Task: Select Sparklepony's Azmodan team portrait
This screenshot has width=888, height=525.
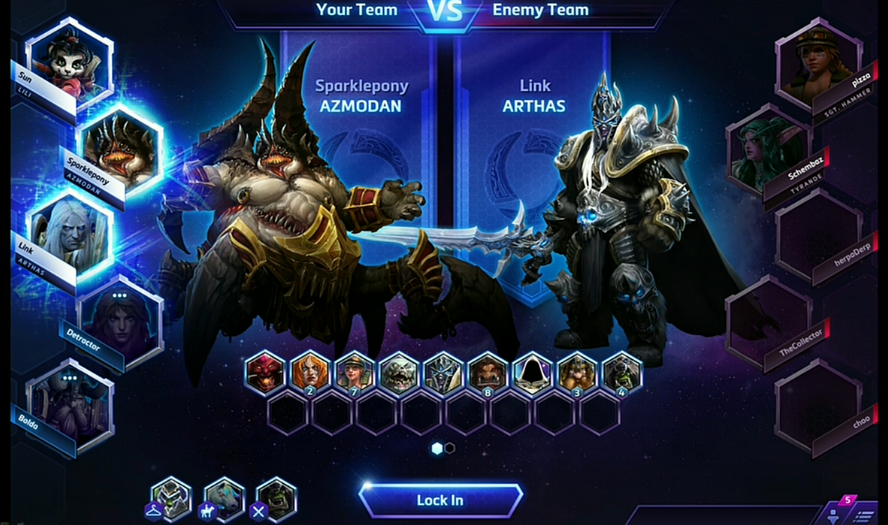Action: pyautogui.click(x=121, y=146)
